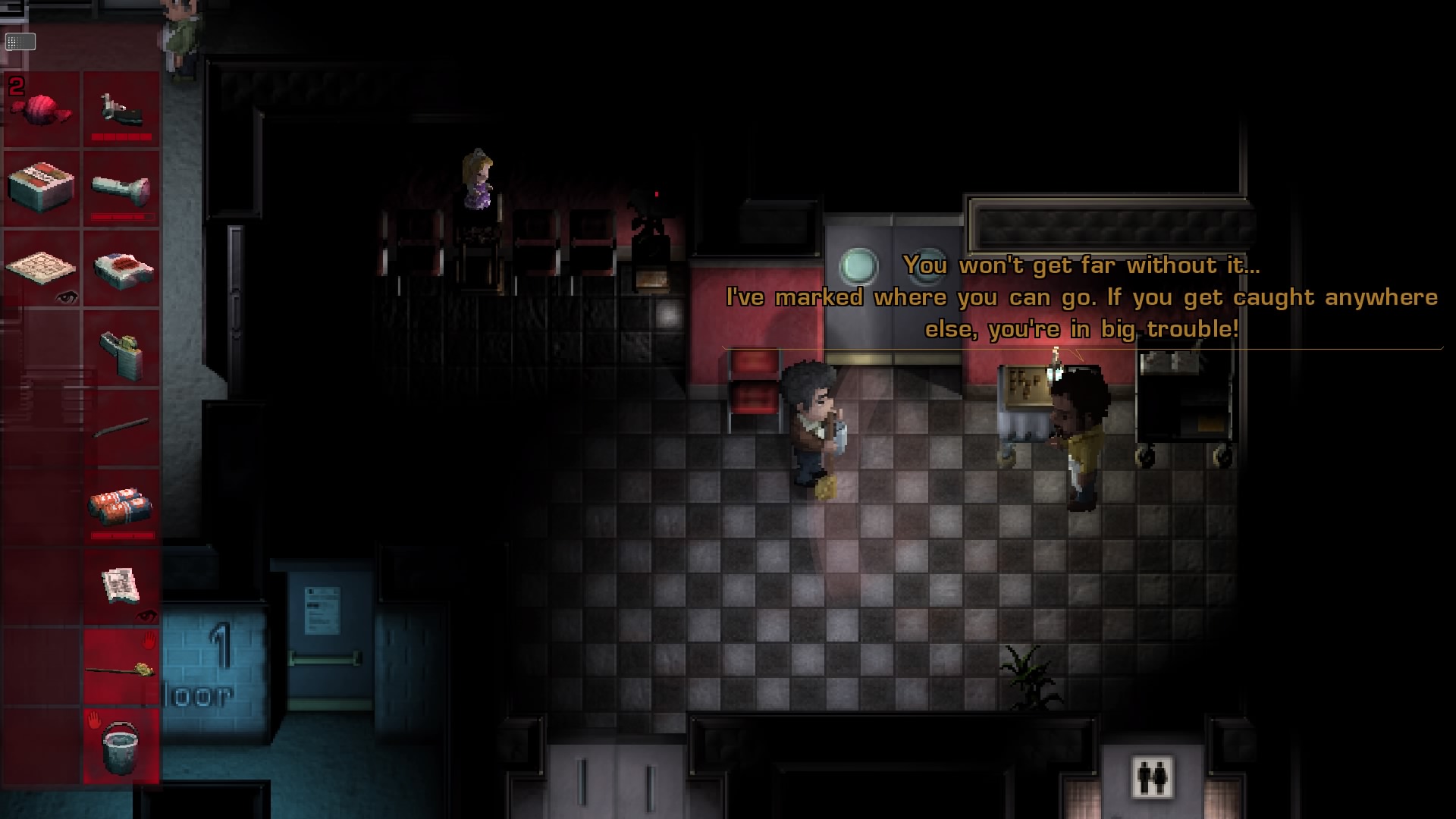1456x819 pixels.
Task: Choose the revolver in the inventory
Action: click(x=121, y=111)
